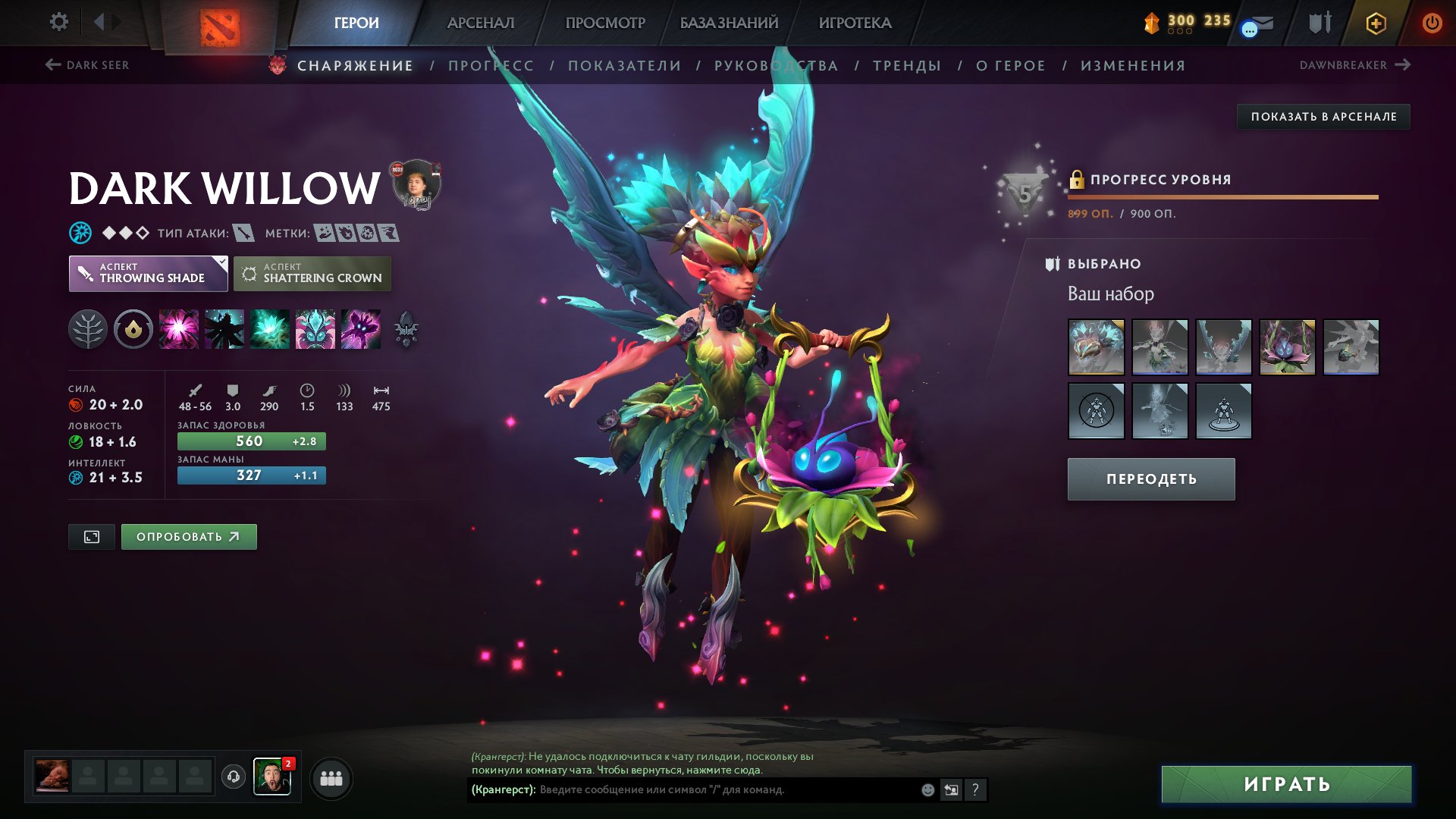The width and height of the screenshot is (1456, 819).
Task: Click the power button to exit the game
Action: [1432, 23]
